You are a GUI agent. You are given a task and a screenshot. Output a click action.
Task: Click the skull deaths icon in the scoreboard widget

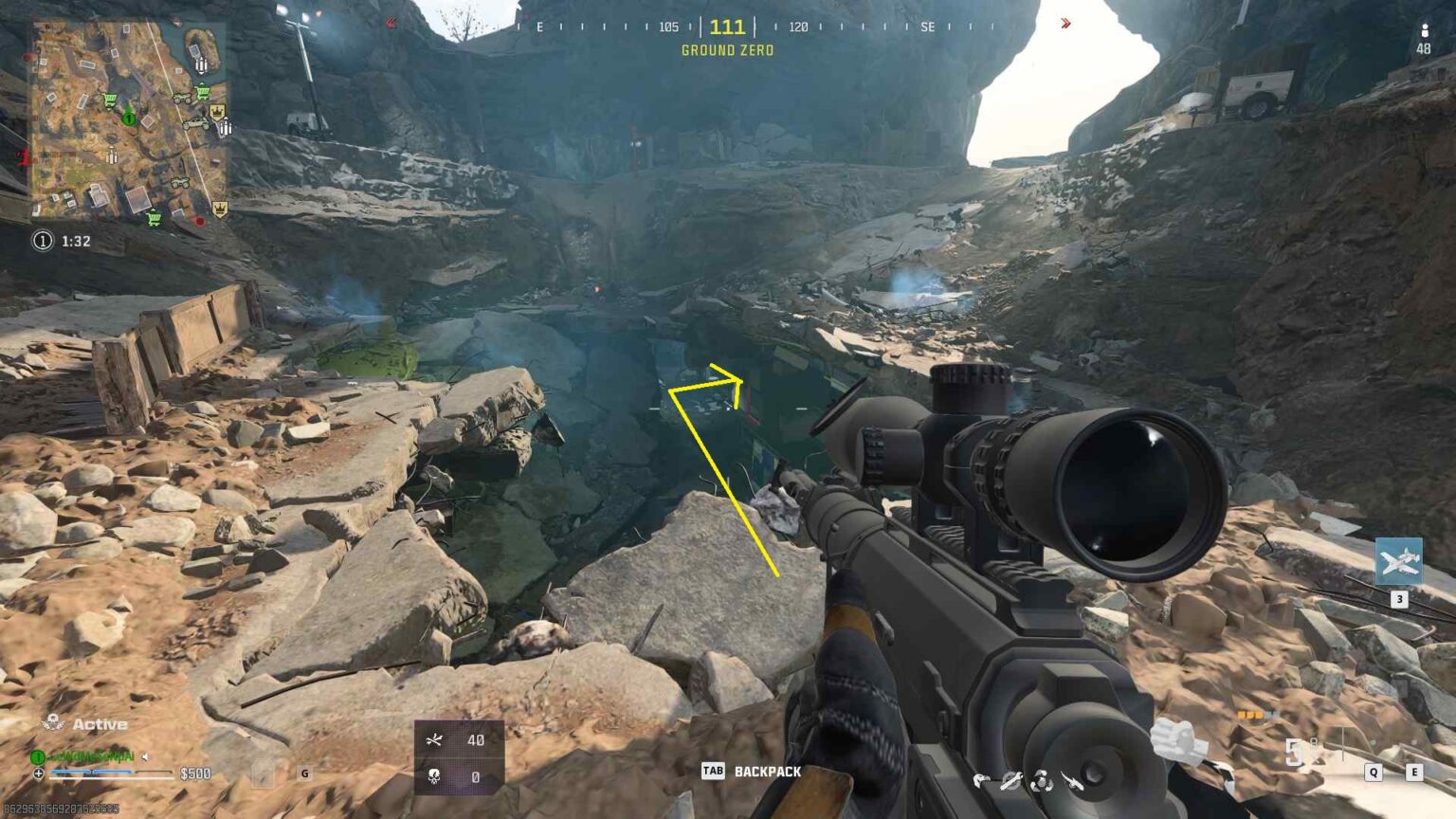[x=434, y=776]
